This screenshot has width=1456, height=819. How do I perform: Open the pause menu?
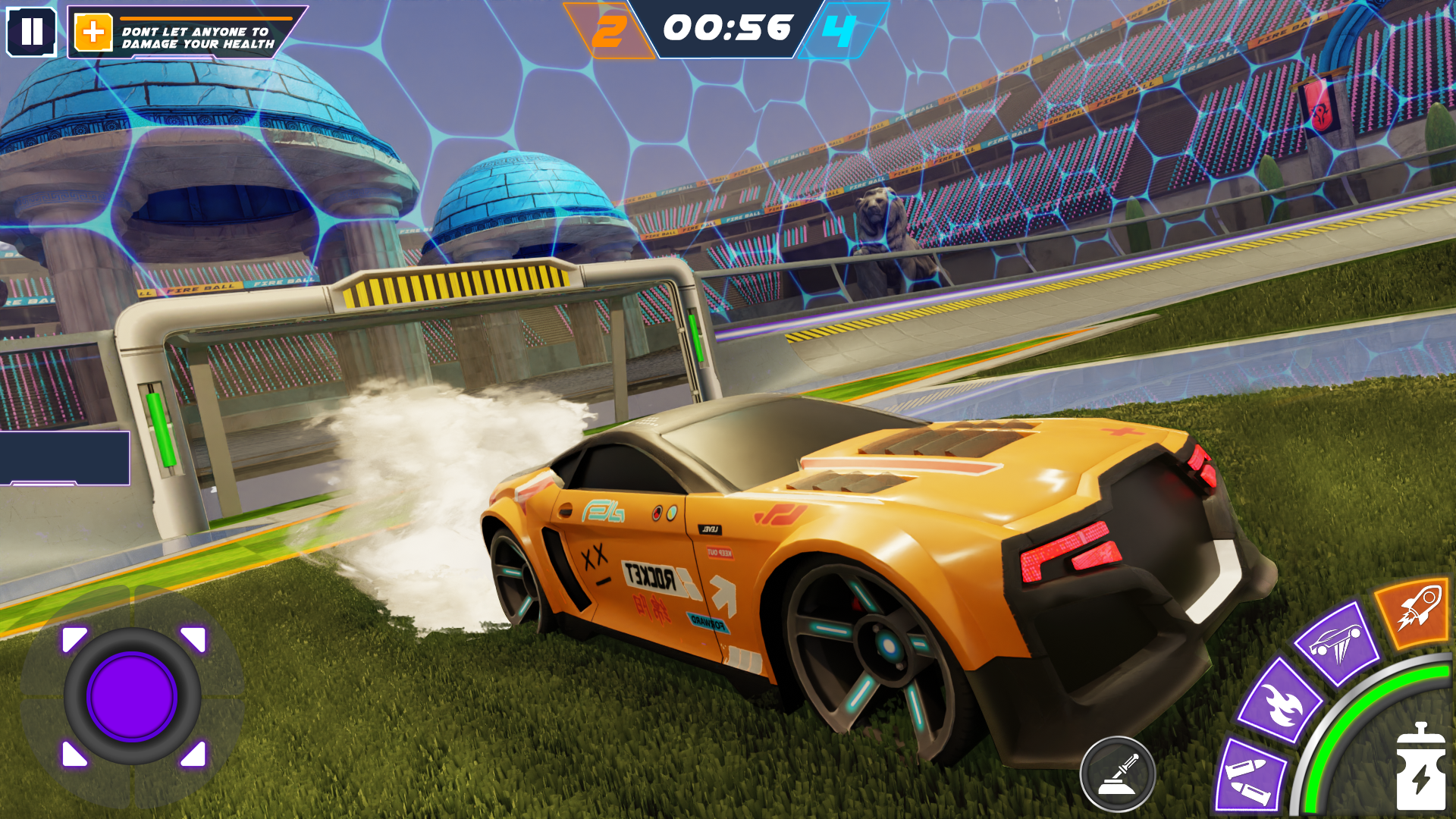[x=32, y=32]
